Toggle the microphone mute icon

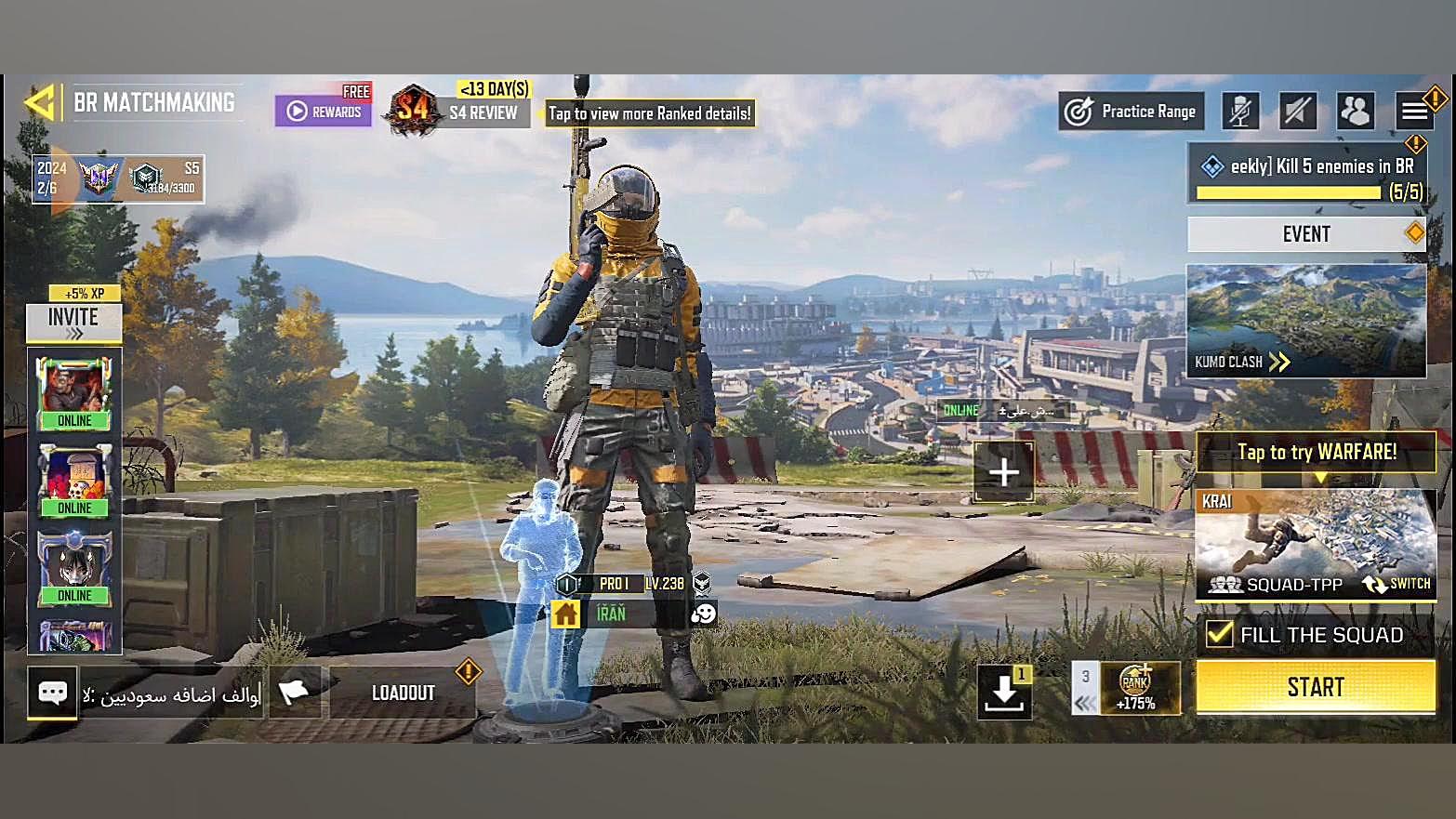[1240, 112]
